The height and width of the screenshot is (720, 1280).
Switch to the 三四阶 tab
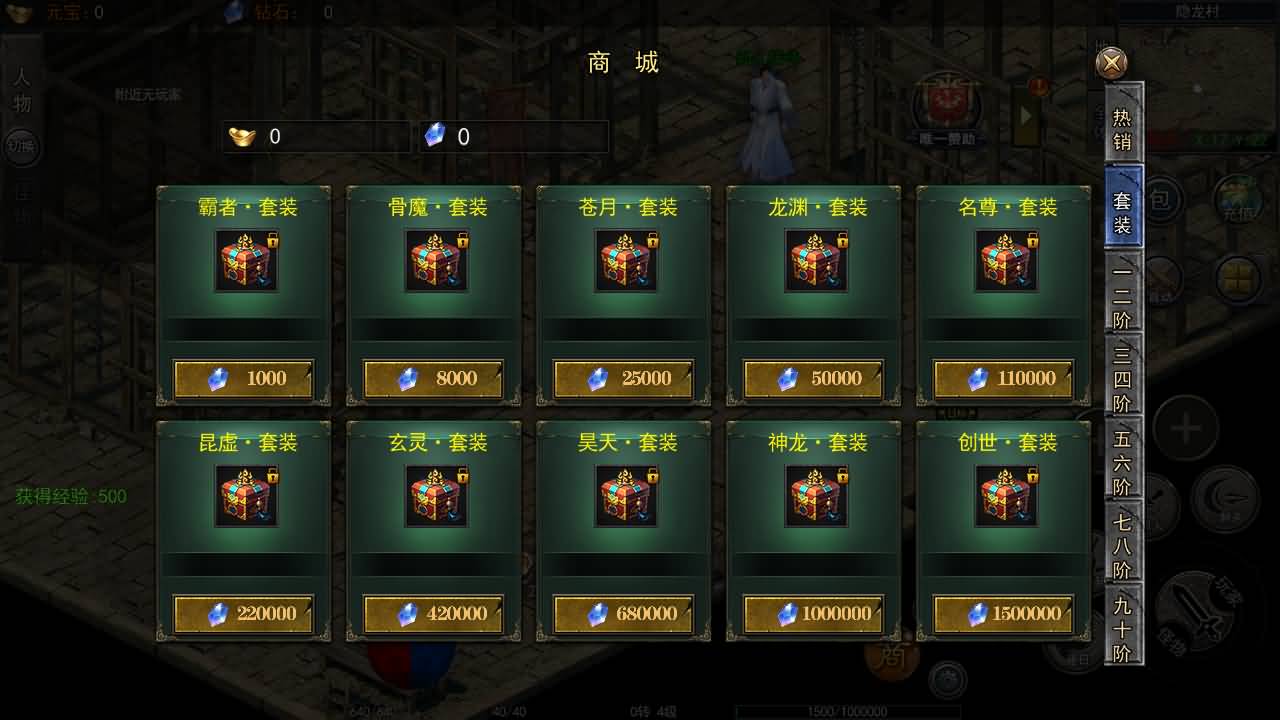point(1123,378)
